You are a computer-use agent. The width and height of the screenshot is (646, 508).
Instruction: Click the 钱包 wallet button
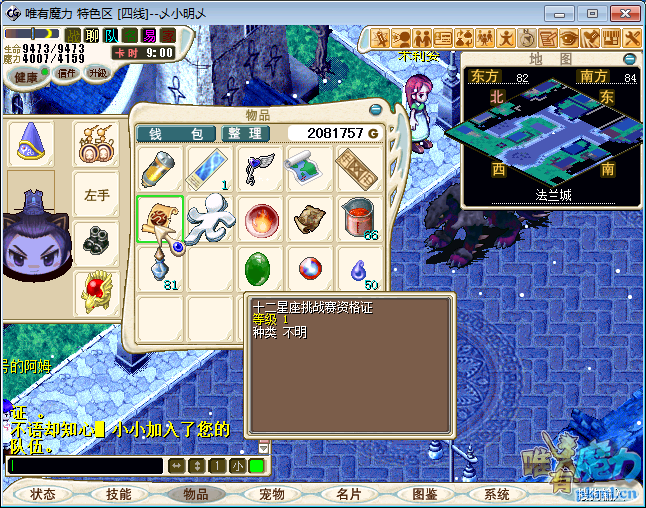176,133
